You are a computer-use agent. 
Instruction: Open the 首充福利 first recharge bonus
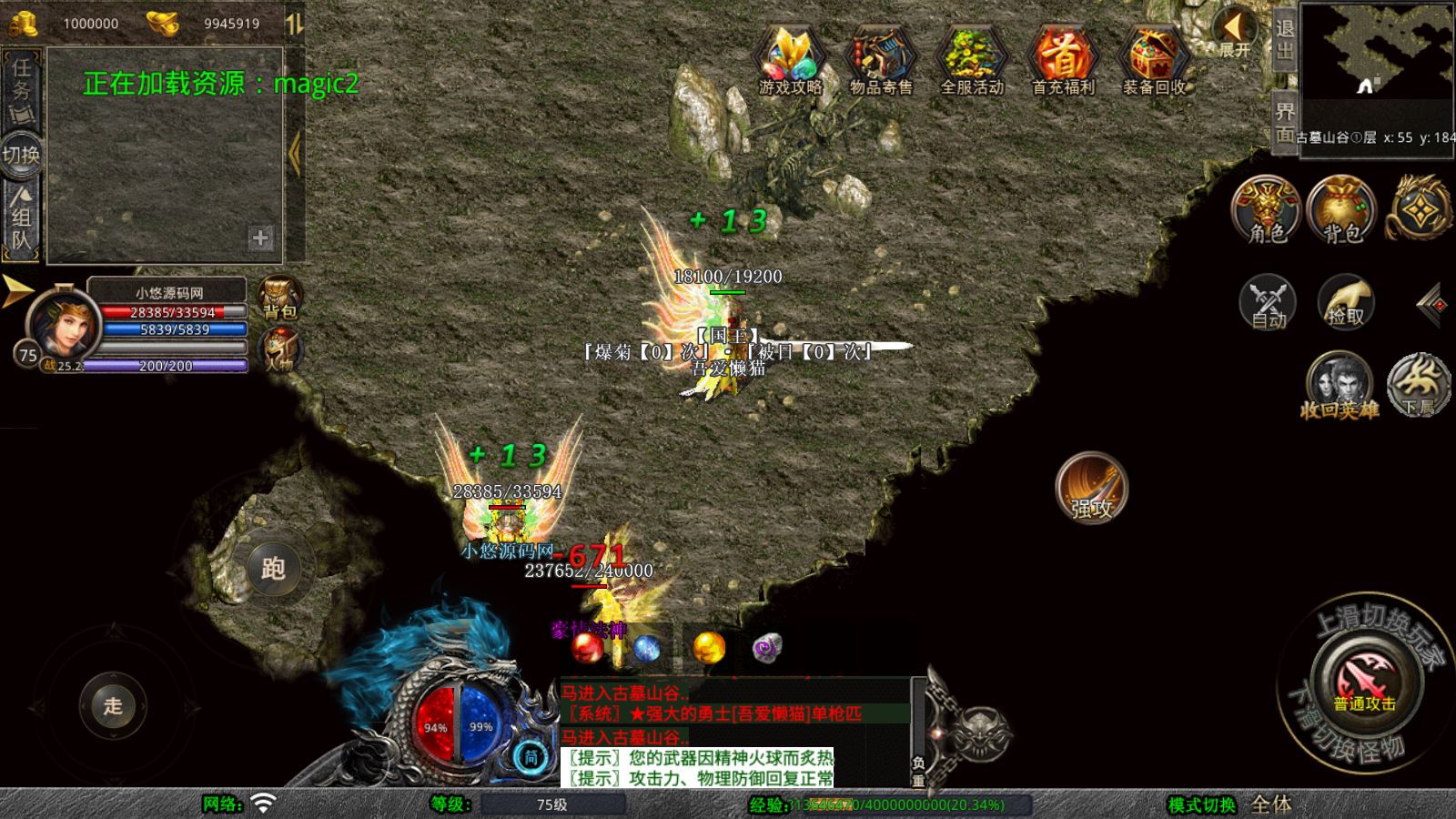pos(1063,60)
